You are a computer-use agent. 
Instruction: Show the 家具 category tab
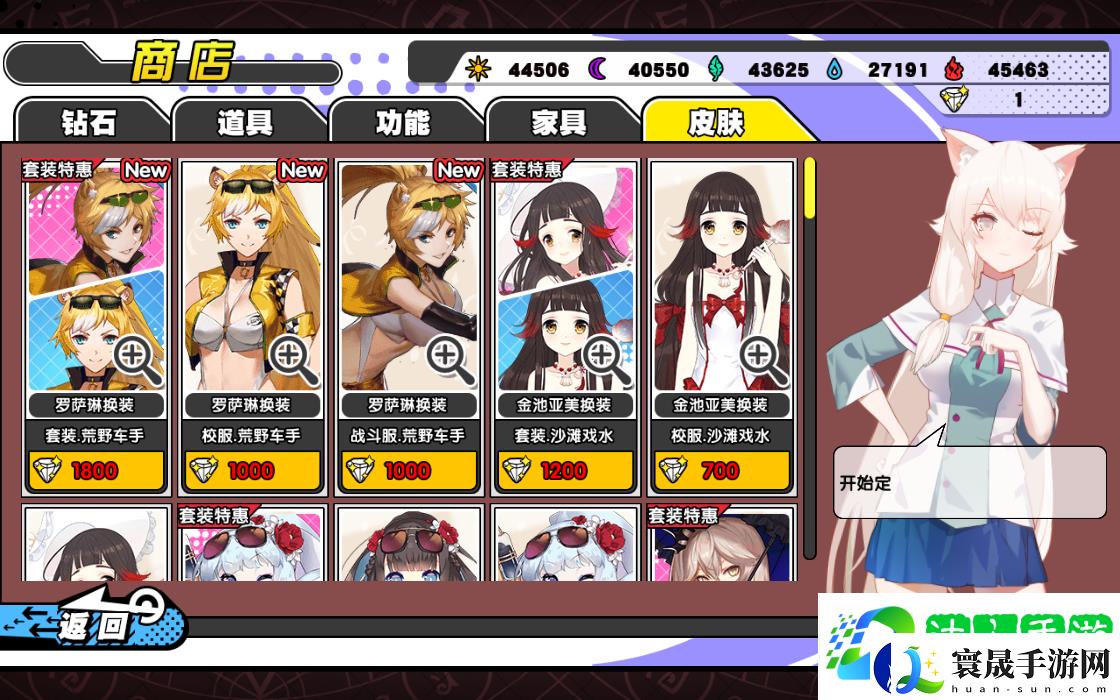[x=559, y=122]
